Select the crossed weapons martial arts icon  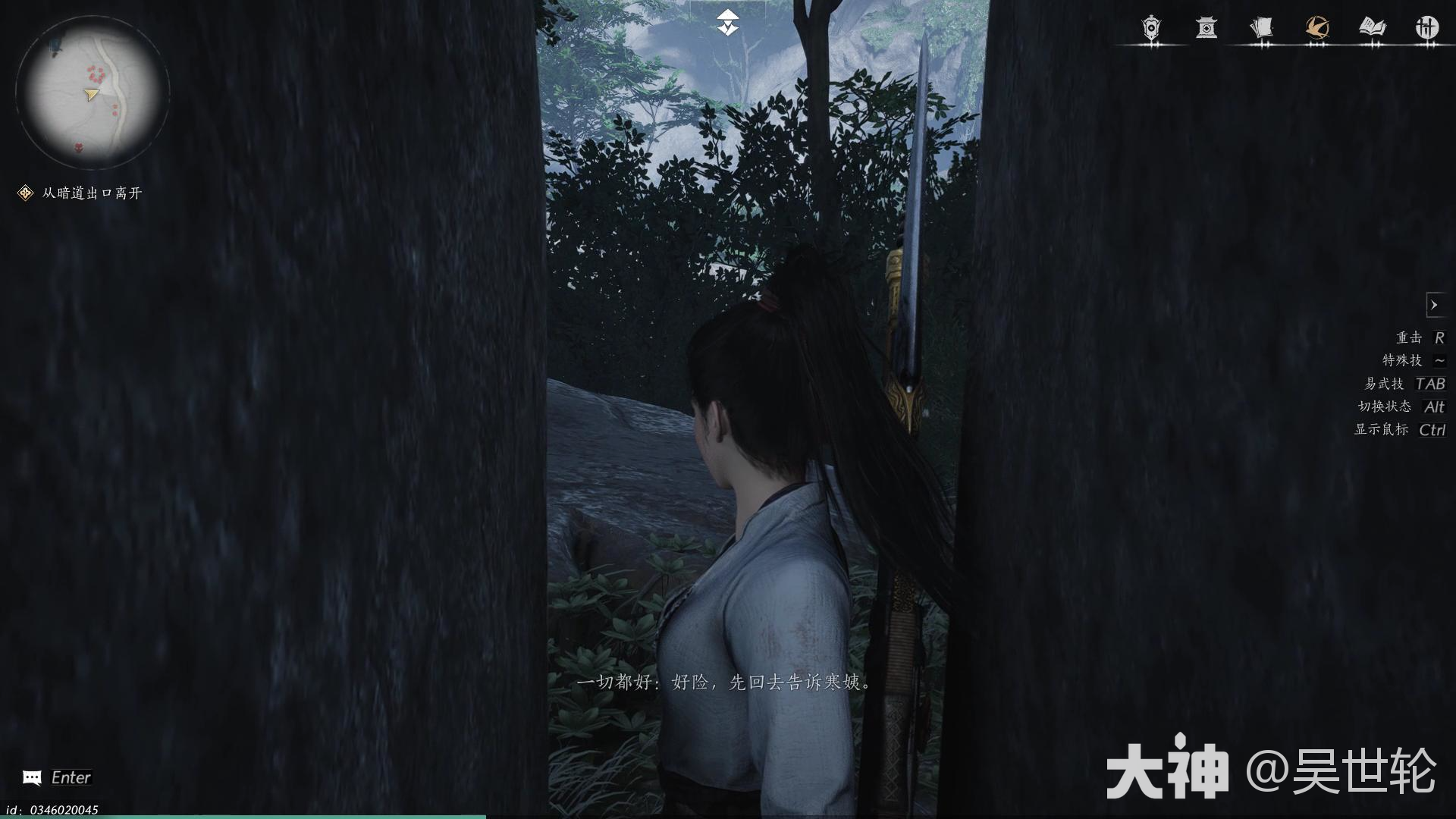(1429, 29)
